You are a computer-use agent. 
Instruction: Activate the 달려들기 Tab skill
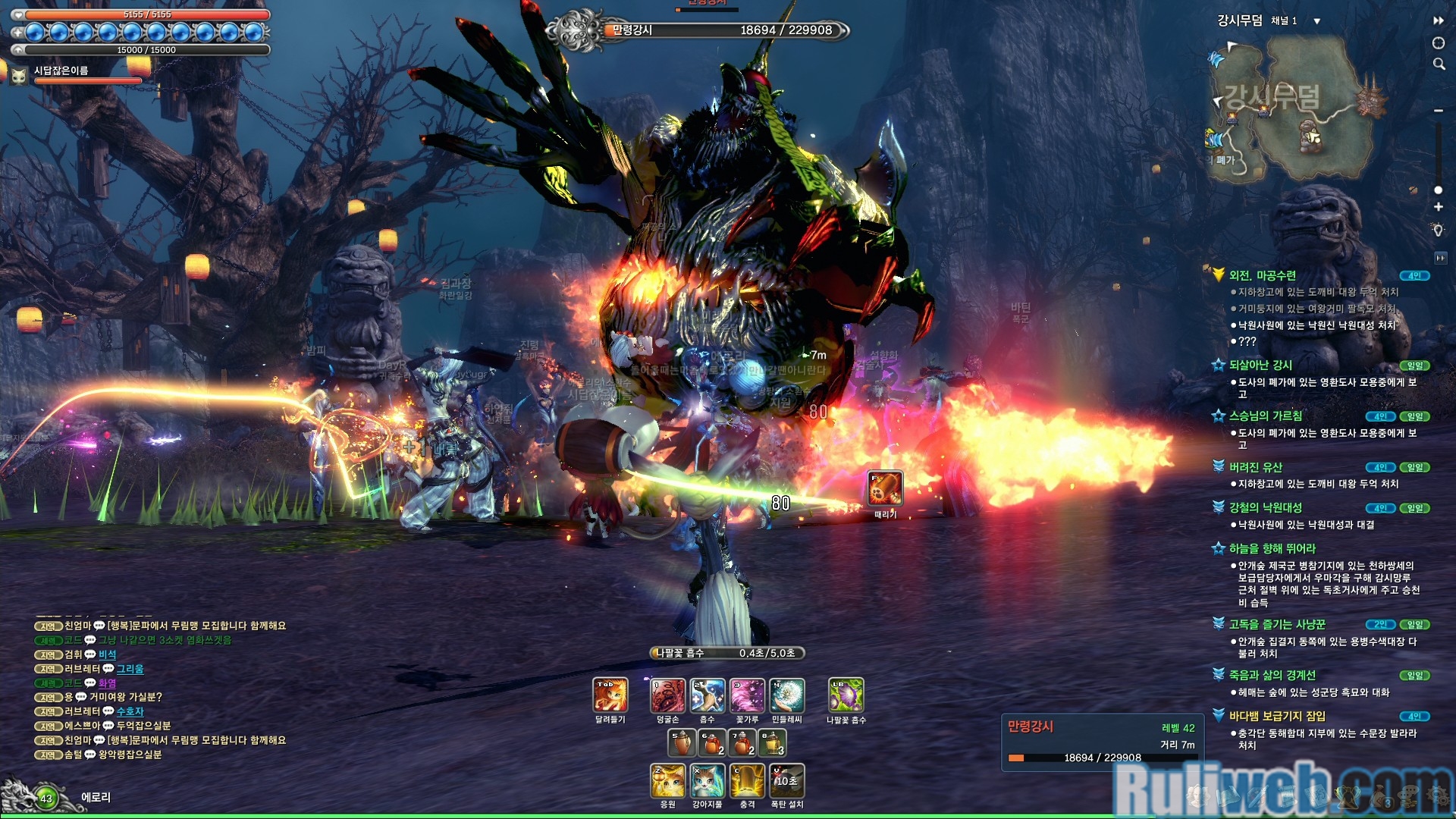610,695
